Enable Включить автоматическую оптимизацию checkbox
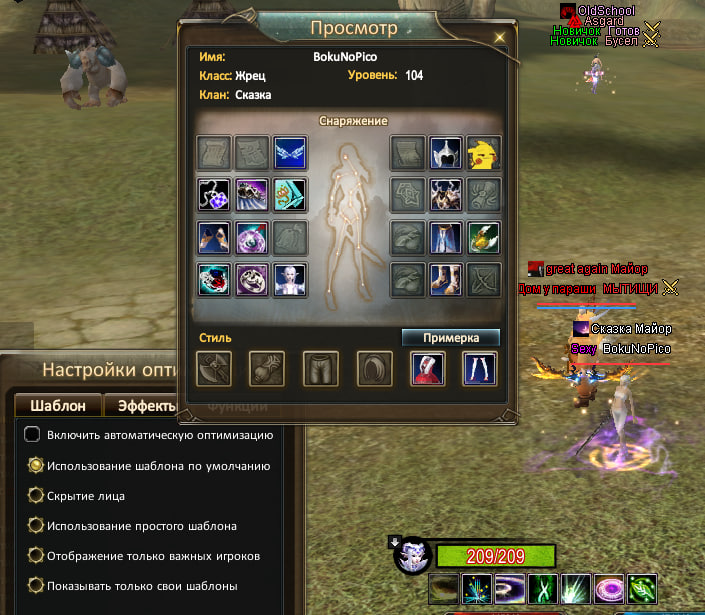Viewport: 705px width, 615px height. coord(33,435)
